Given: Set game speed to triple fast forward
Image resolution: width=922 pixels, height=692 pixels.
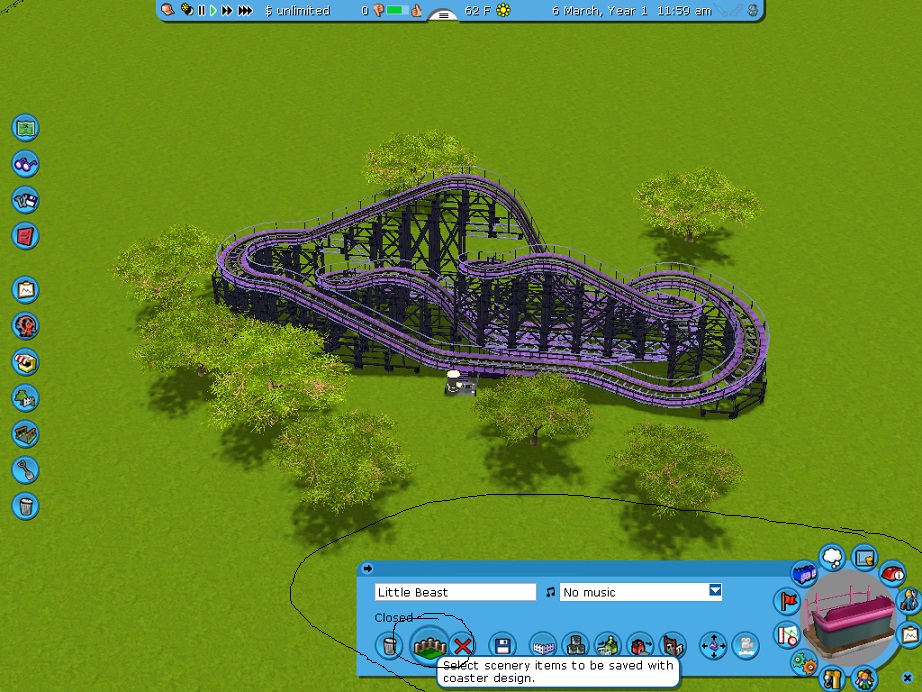Looking at the screenshot, I should (x=245, y=11).
